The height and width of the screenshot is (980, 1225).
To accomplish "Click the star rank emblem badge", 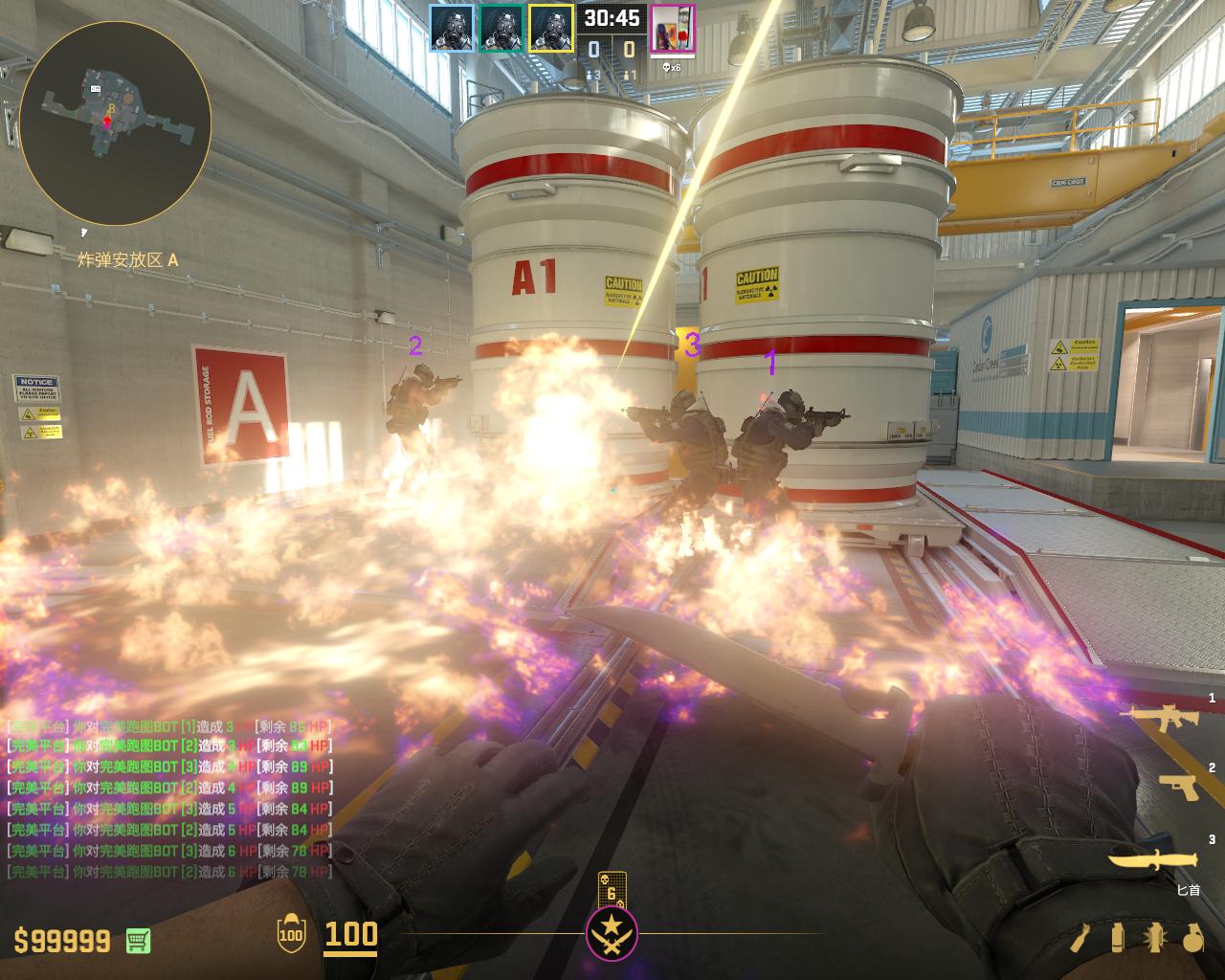I will pos(612,933).
